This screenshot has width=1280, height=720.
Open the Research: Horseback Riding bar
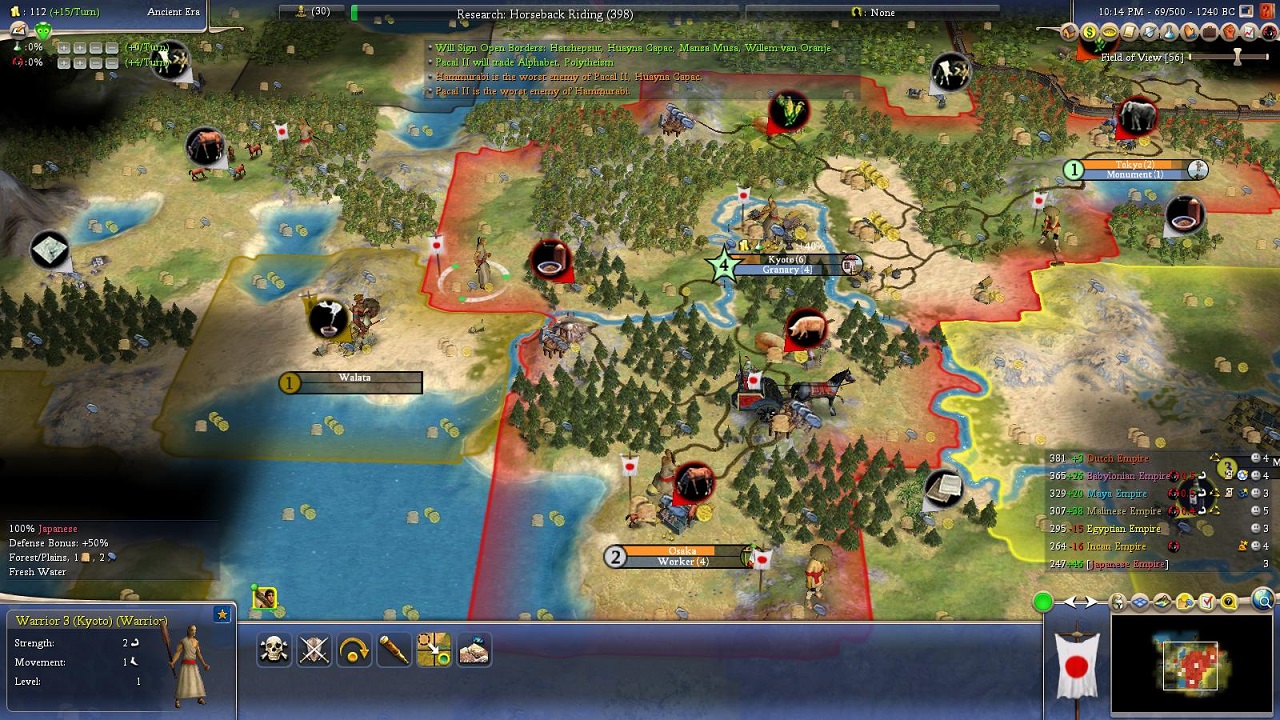click(545, 14)
